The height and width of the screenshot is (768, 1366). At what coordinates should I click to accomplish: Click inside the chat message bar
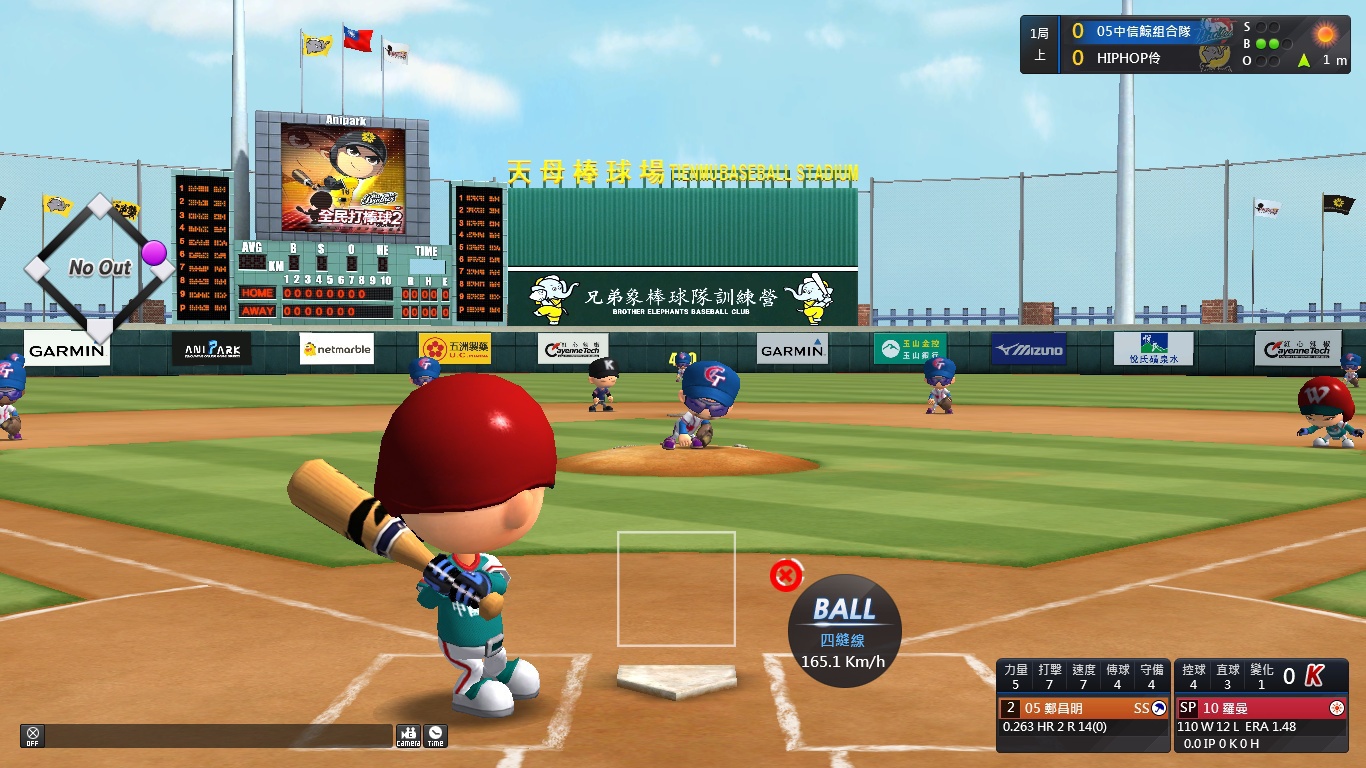(x=218, y=736)
